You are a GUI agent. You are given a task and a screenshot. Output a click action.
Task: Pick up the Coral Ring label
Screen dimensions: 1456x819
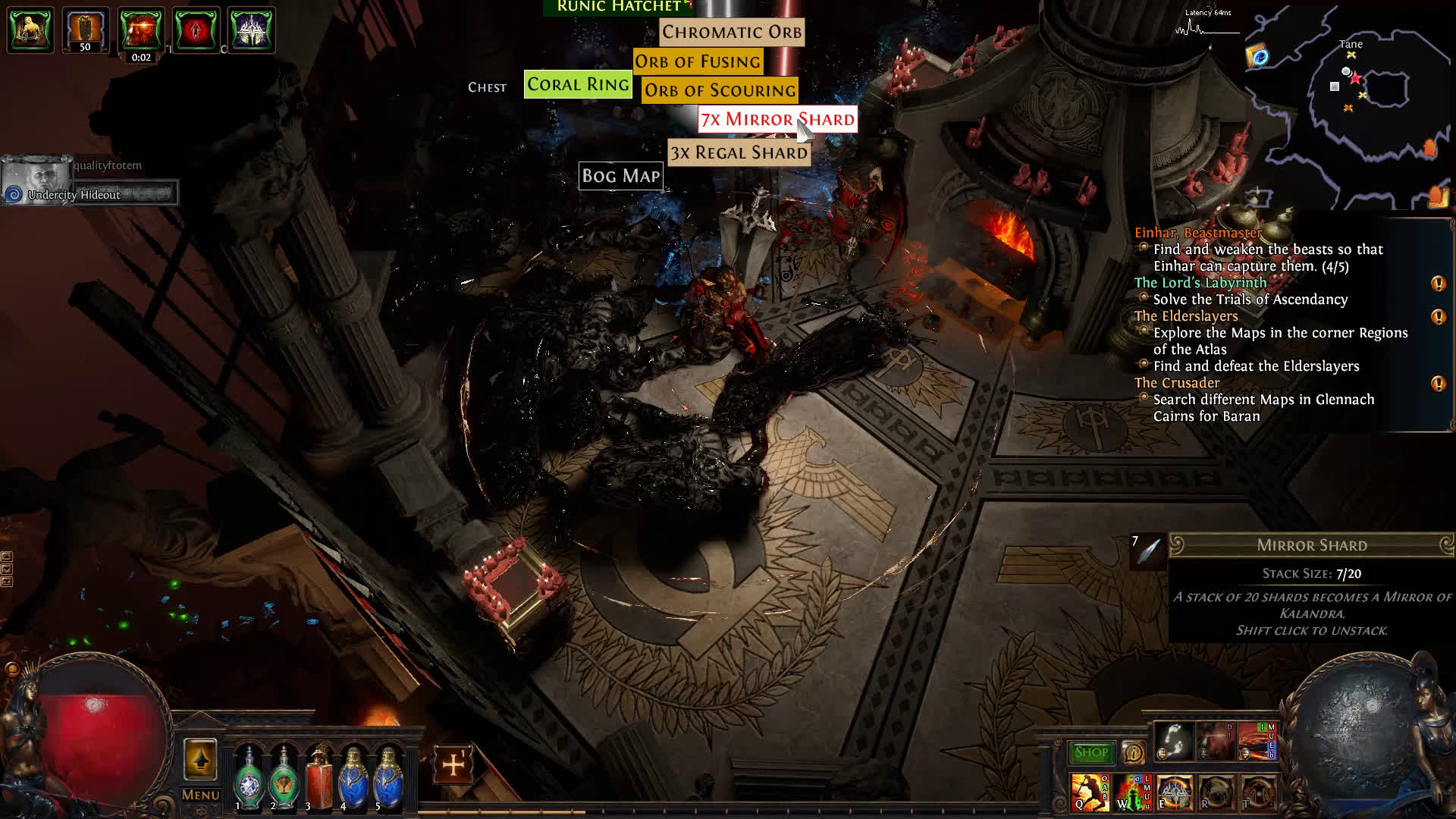pos(578,84)
